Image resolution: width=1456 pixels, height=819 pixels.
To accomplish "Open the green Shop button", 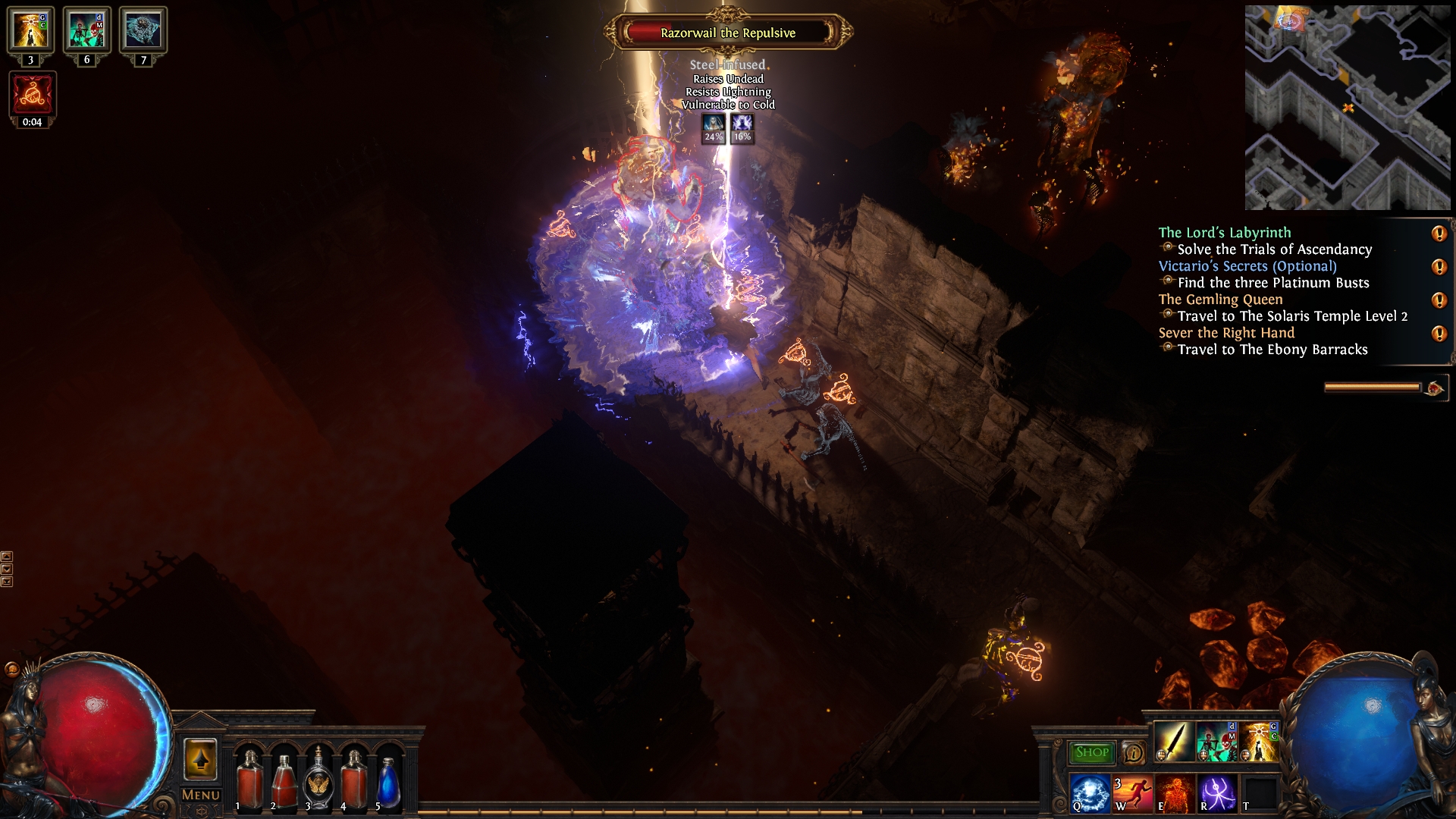I will [x=1091, y=752].
